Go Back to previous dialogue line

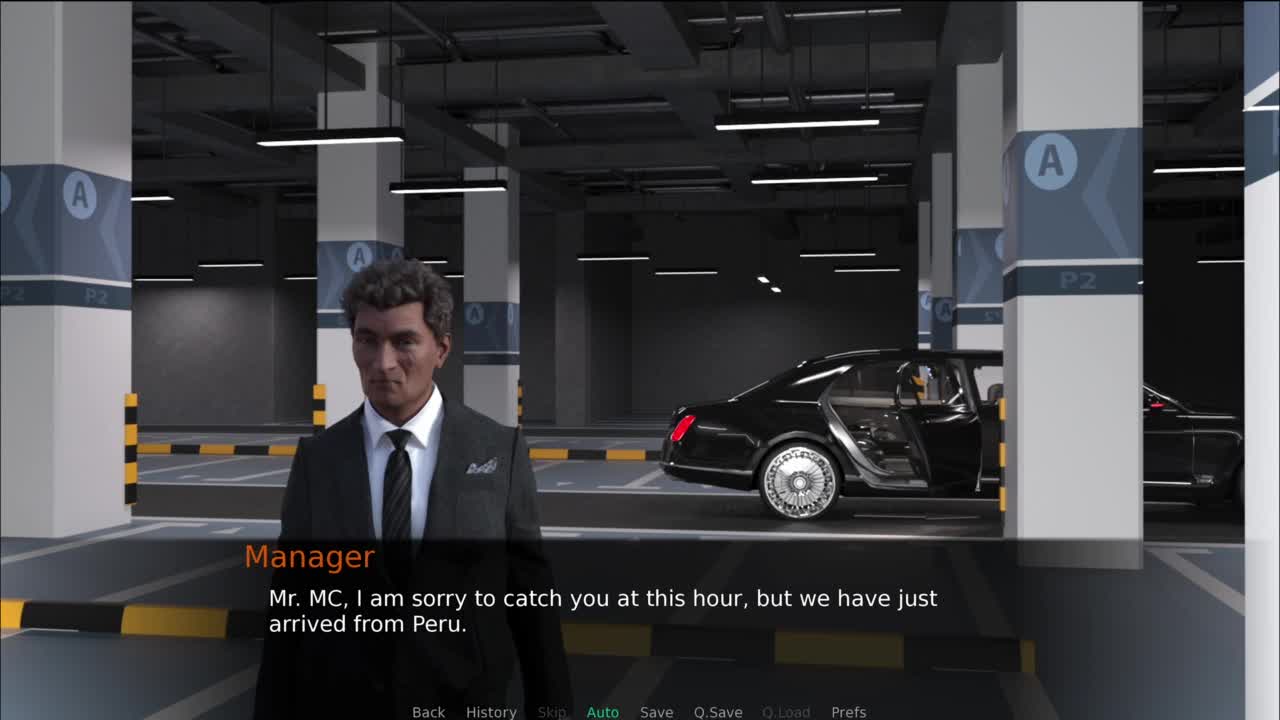coord(428,711)
